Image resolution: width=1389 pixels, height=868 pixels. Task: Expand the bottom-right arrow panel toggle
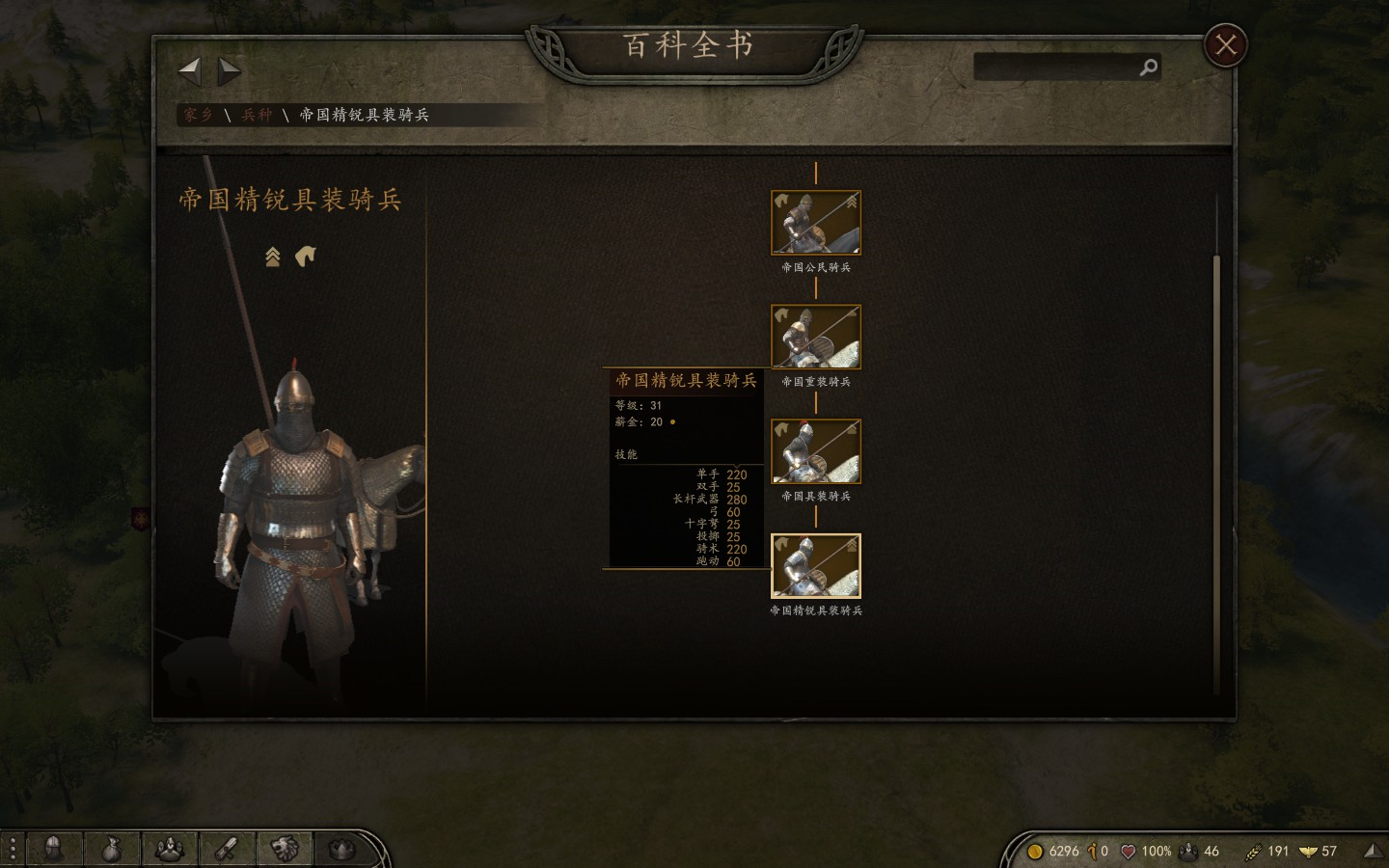pyautogui.click(x=1374, y=850)
